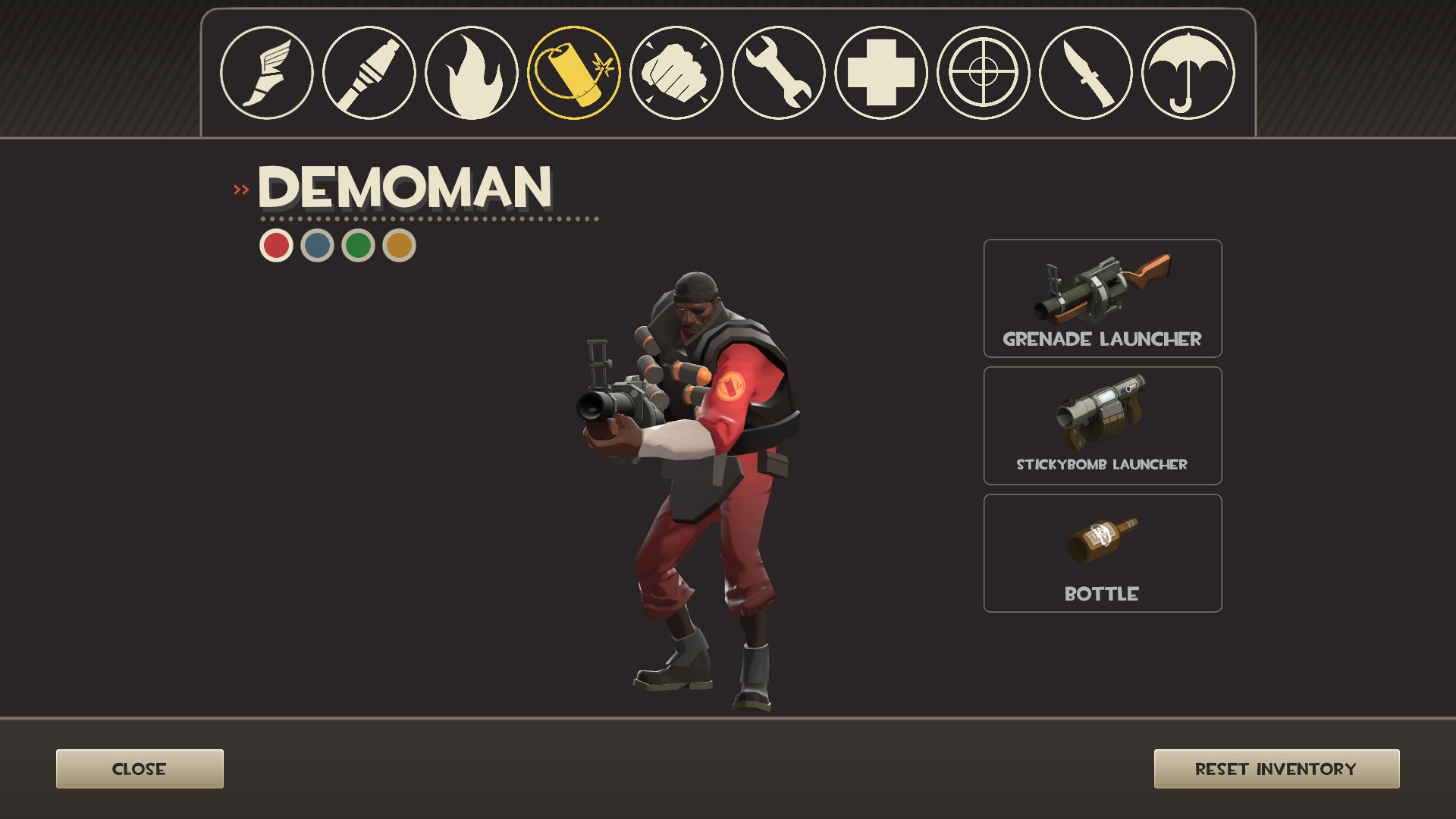Switch to red team preview

276,245
